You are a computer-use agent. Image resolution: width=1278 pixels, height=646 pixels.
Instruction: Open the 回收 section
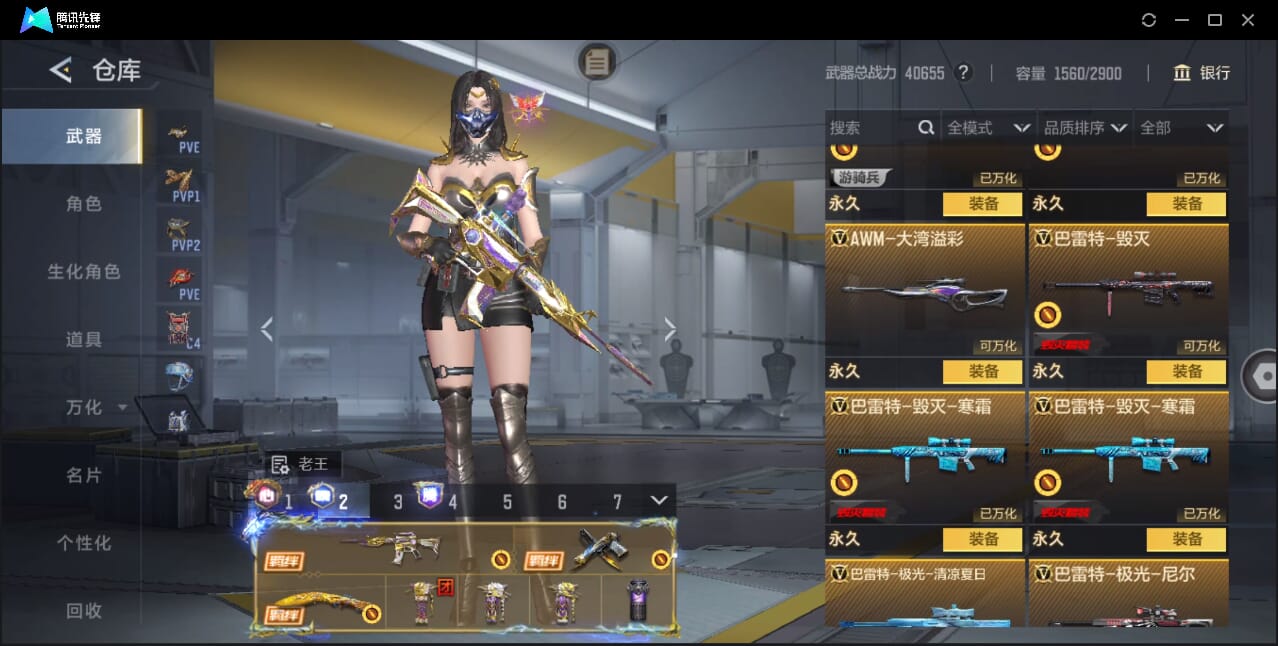tap(84, 611)
